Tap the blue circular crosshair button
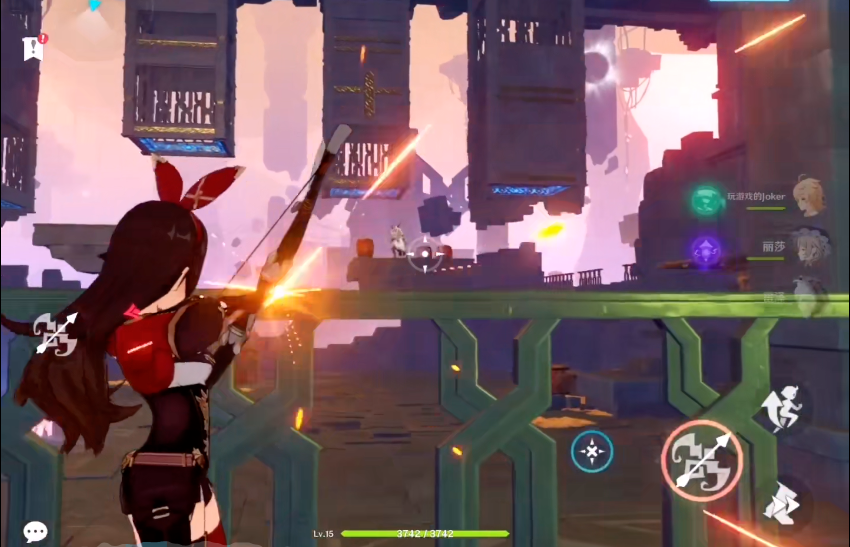Screen dimensions: 850x547 coord(592,452)
